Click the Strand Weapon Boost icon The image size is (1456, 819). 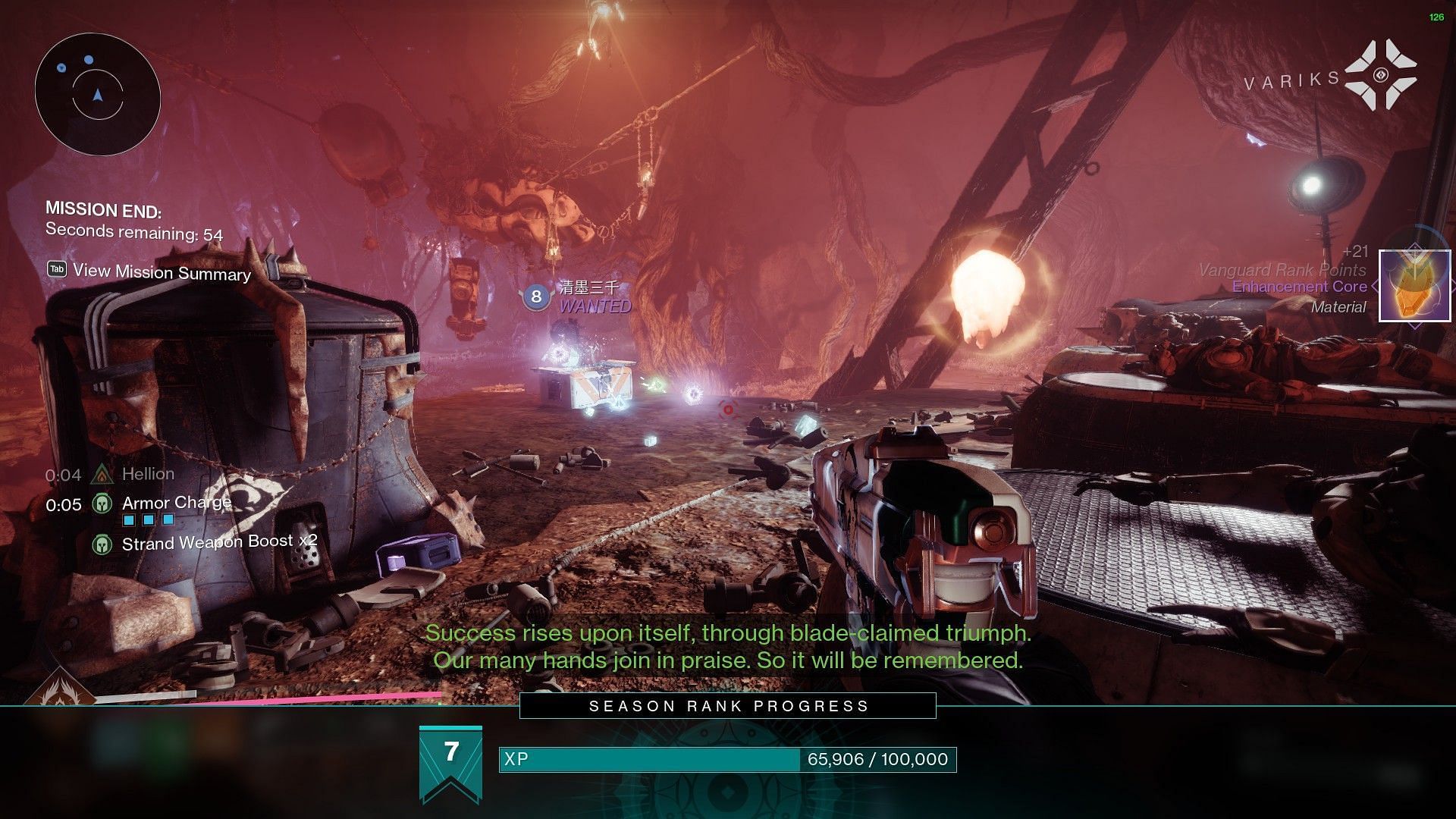click(102, 544)
